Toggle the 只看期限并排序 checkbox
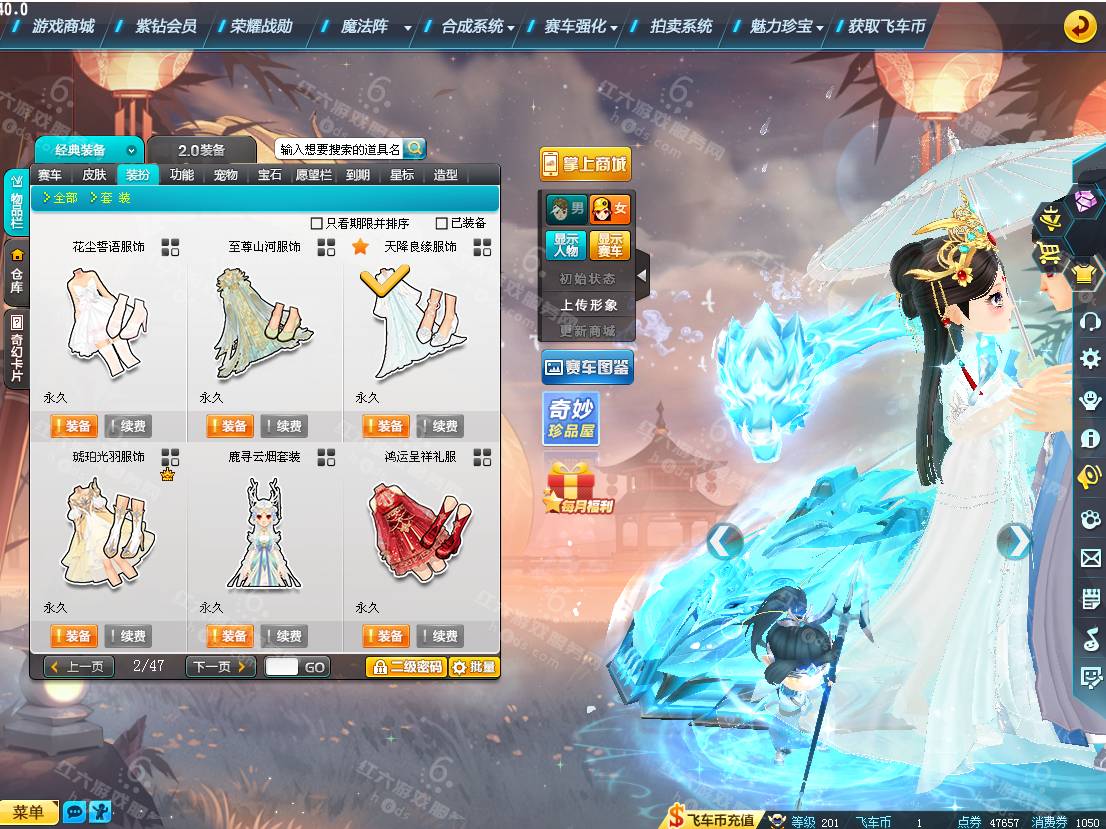 [x=317, y=223]
